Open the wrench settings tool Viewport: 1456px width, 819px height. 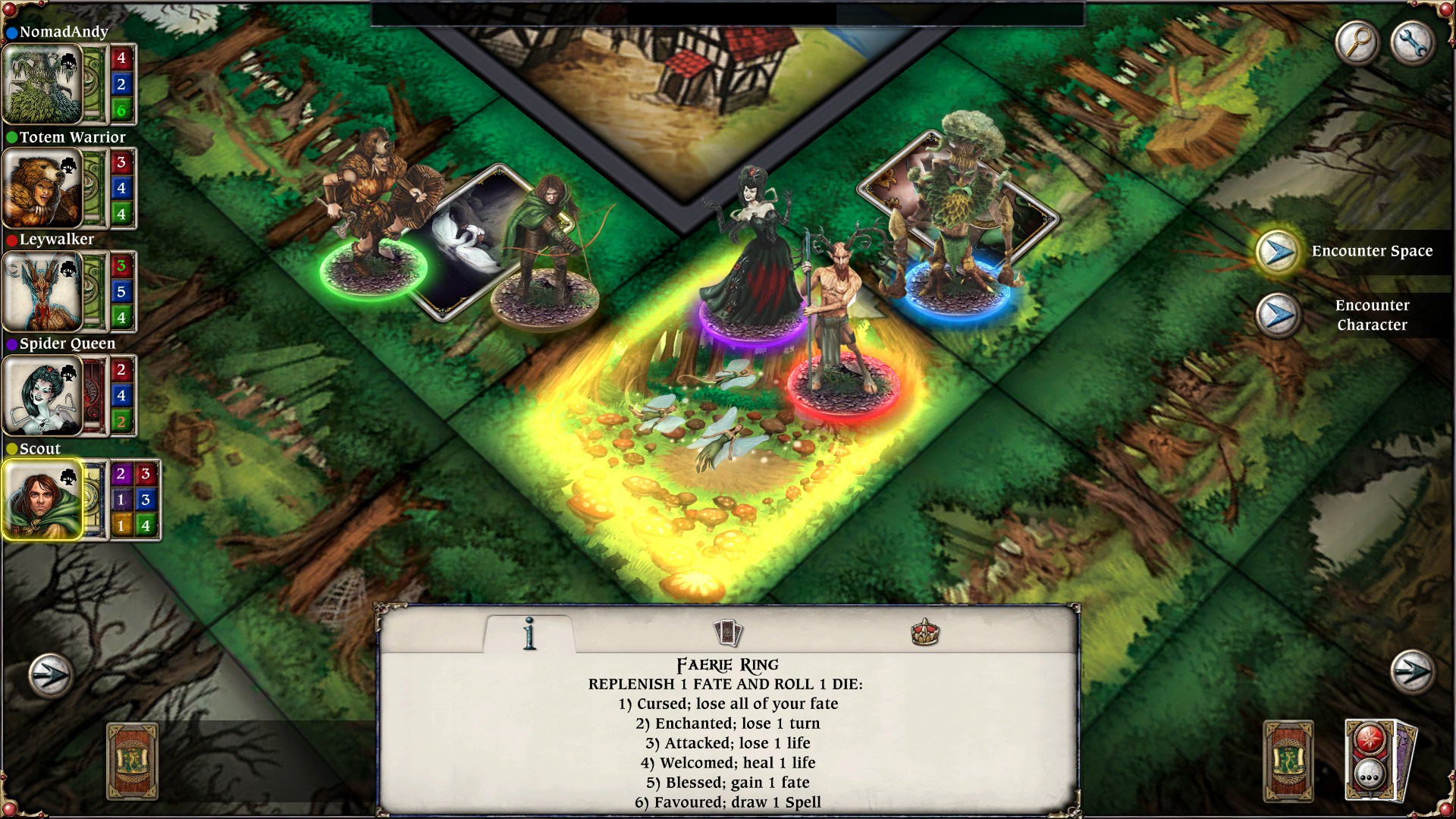coord(1412,43)
